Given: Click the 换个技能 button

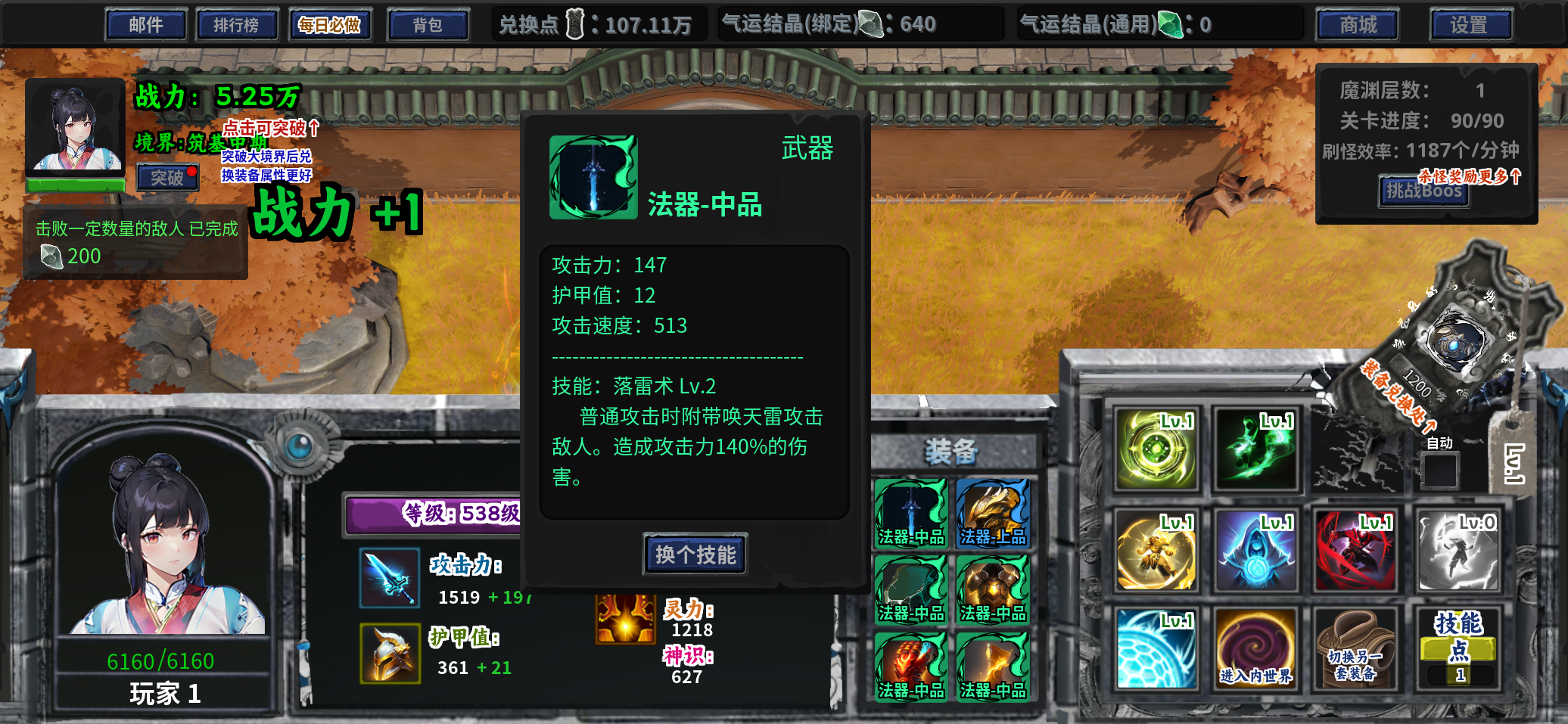Looking at the screenshot, I should tap(694, 555).
